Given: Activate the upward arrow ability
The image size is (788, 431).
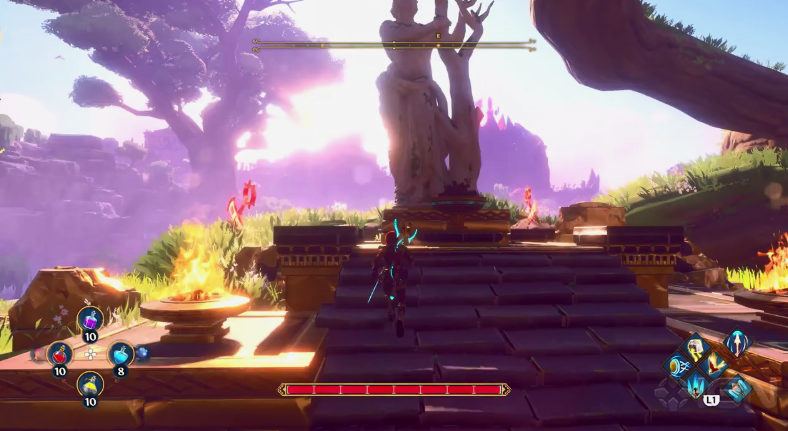Looking at the screenshot, I should 737,343.
